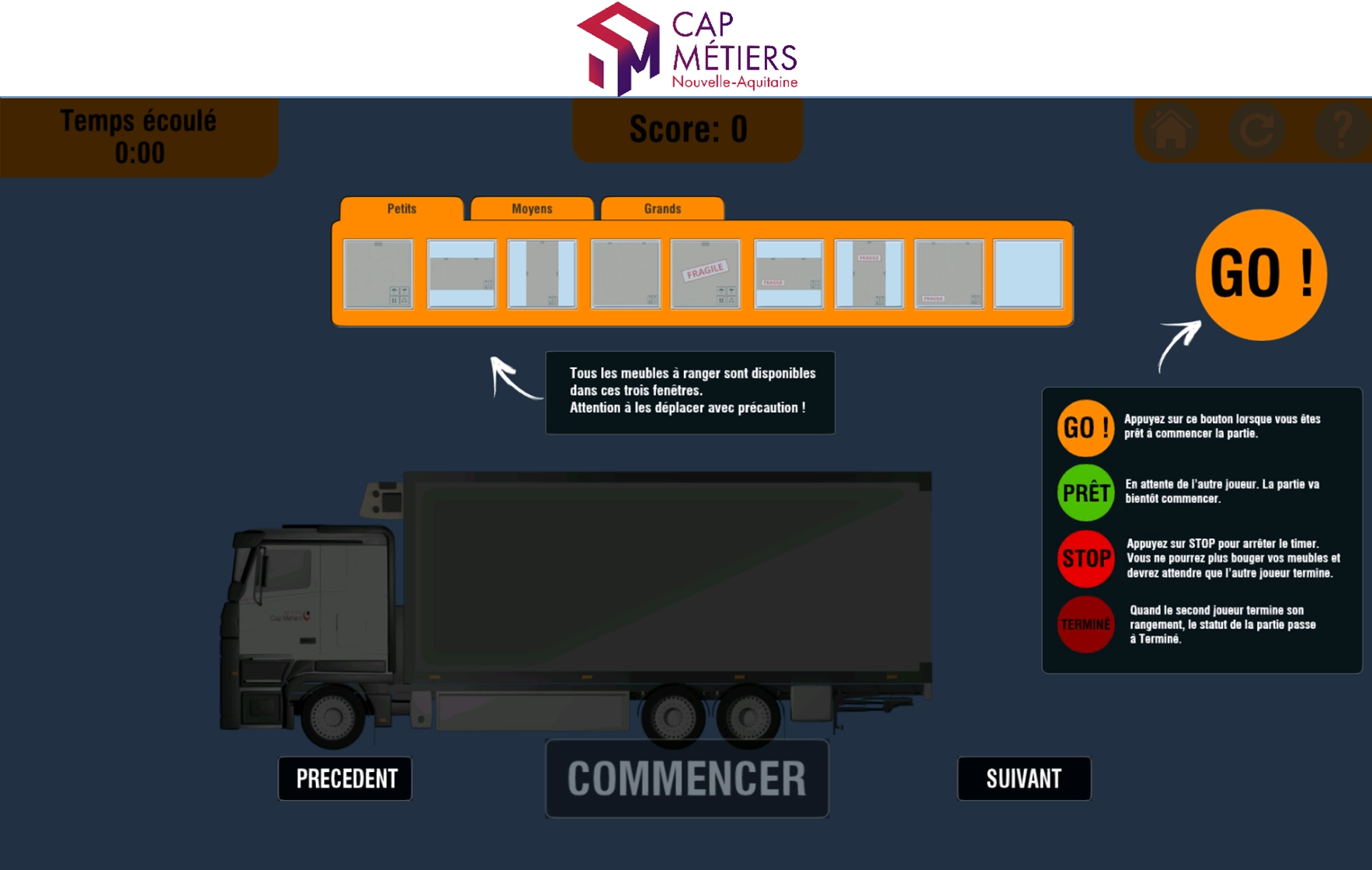
Task: Select the empty last box slot
Action: [x=1027, y=276]
